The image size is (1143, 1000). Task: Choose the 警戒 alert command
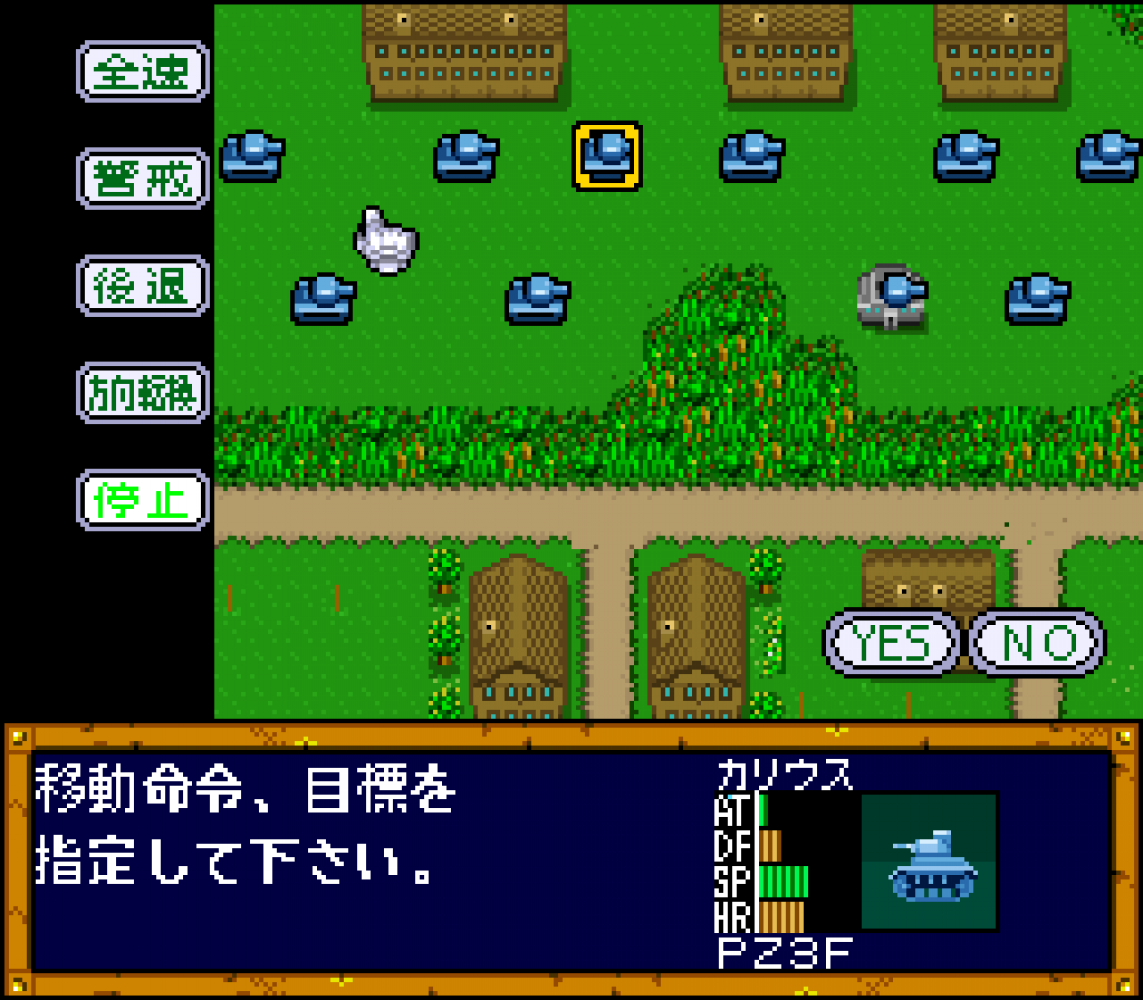point(142,178)
